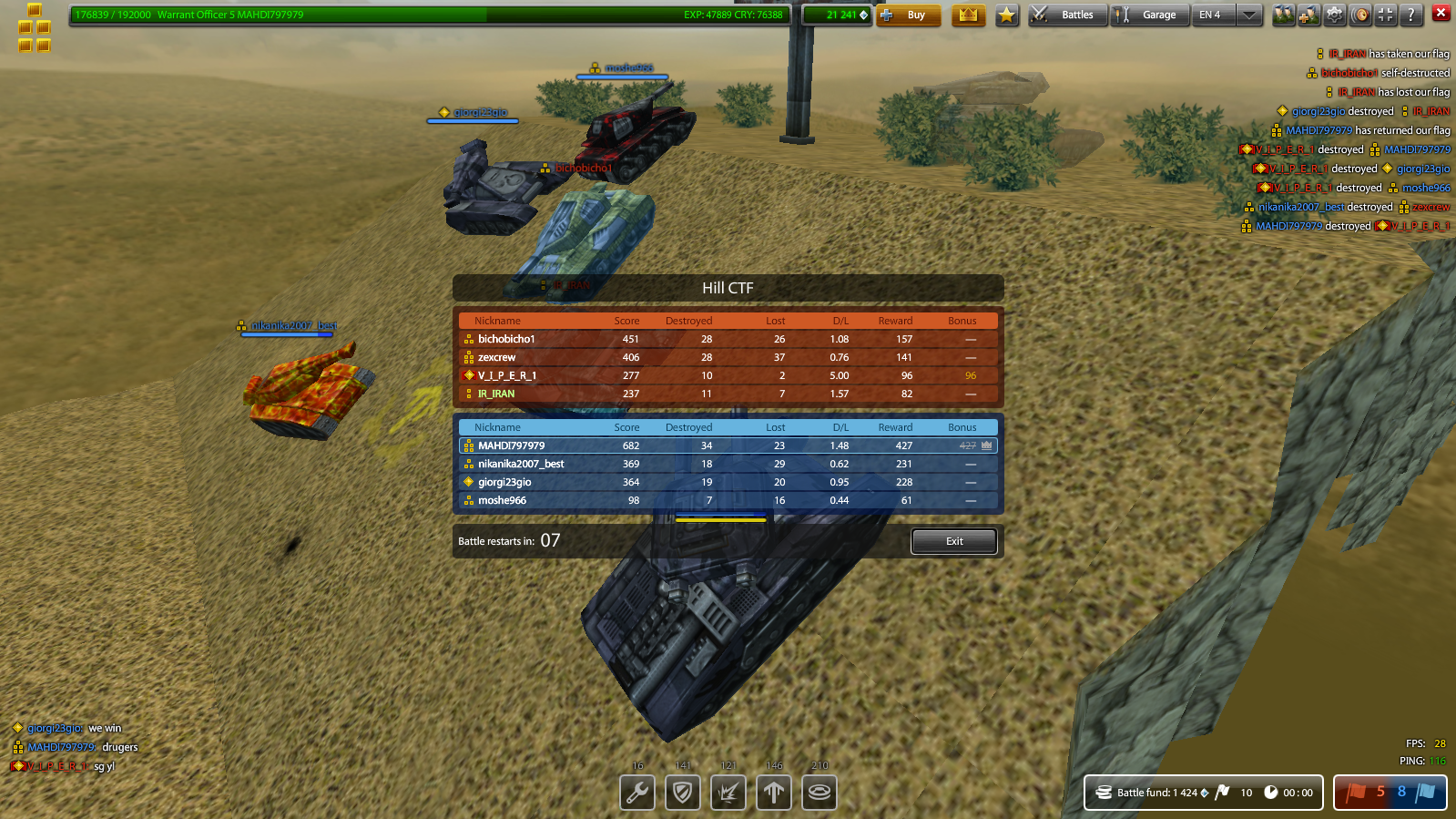Screen dimensions: 1456x819
Task: Open the Garage tab
Action: click(1149, 15)
